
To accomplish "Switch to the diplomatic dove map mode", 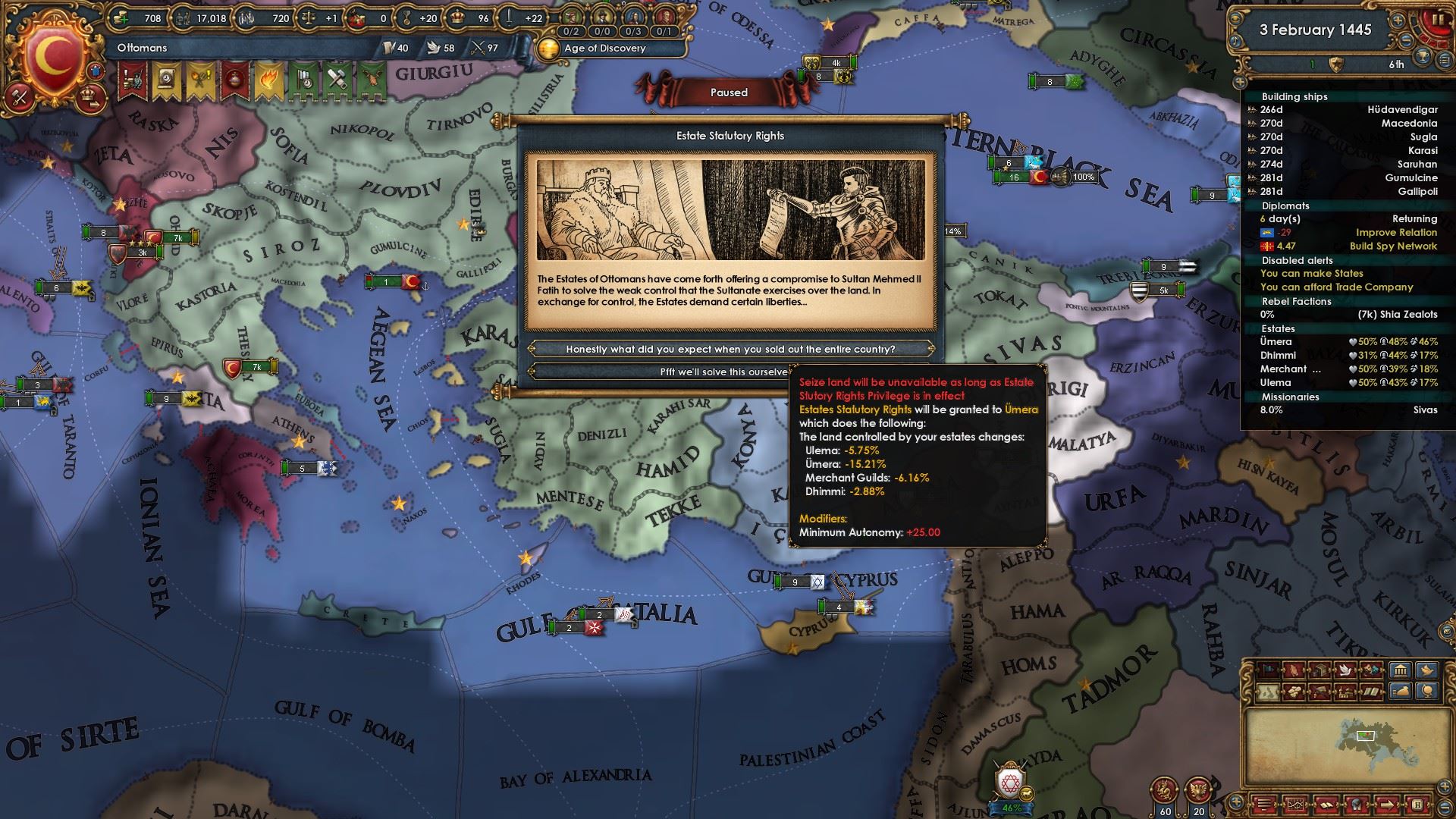I will 1346,670.
